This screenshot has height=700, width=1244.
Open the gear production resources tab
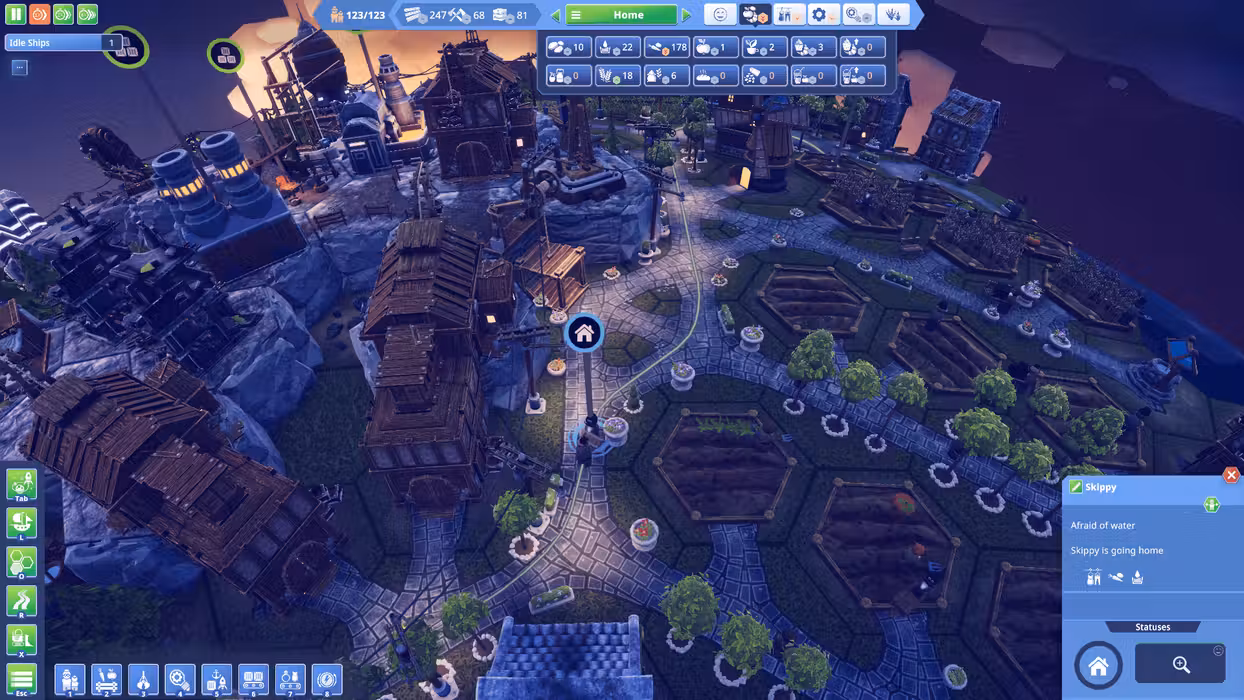pyautogui.click(x=823, y=15)
